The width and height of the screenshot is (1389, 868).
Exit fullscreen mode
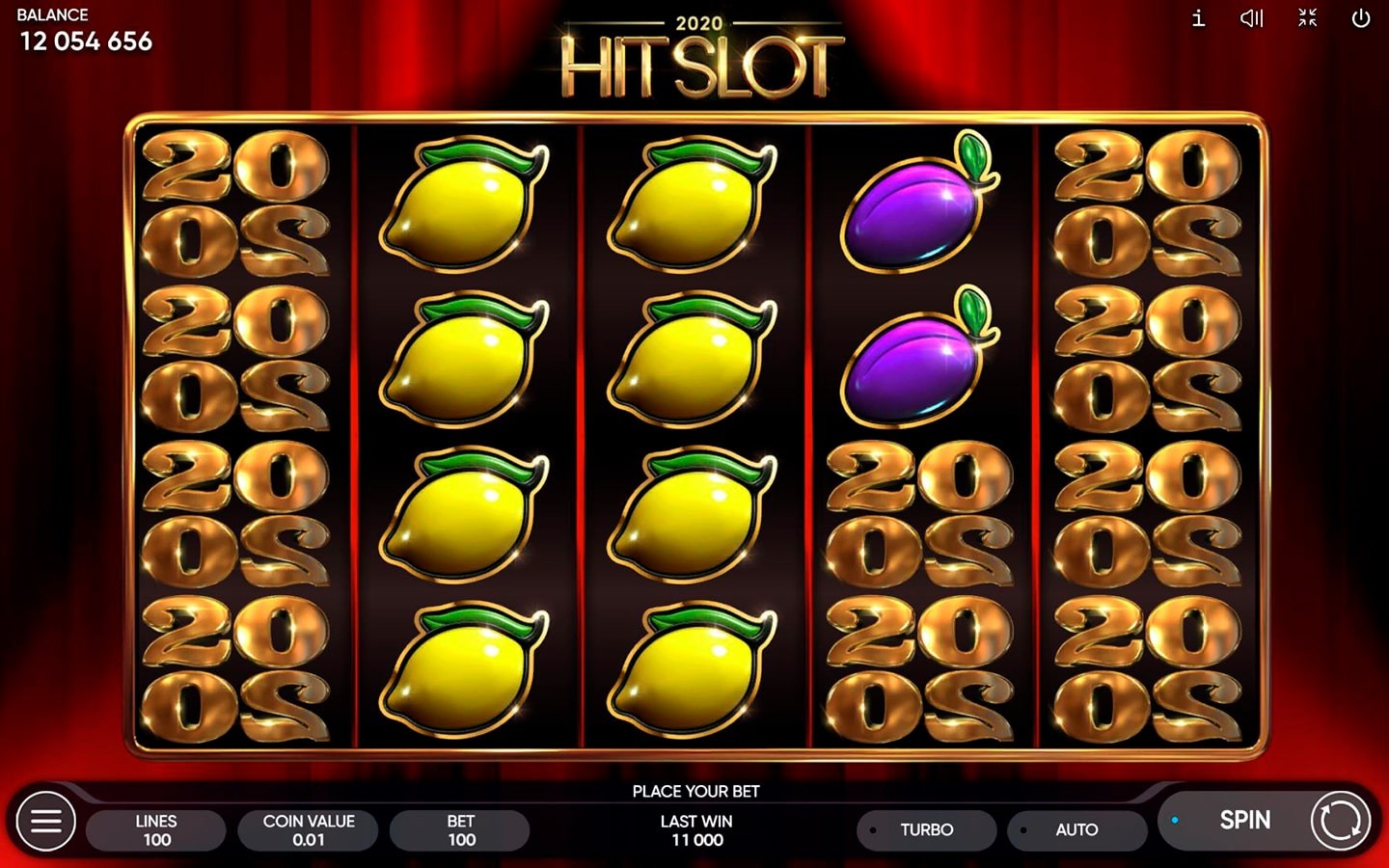pos(1306,18)
